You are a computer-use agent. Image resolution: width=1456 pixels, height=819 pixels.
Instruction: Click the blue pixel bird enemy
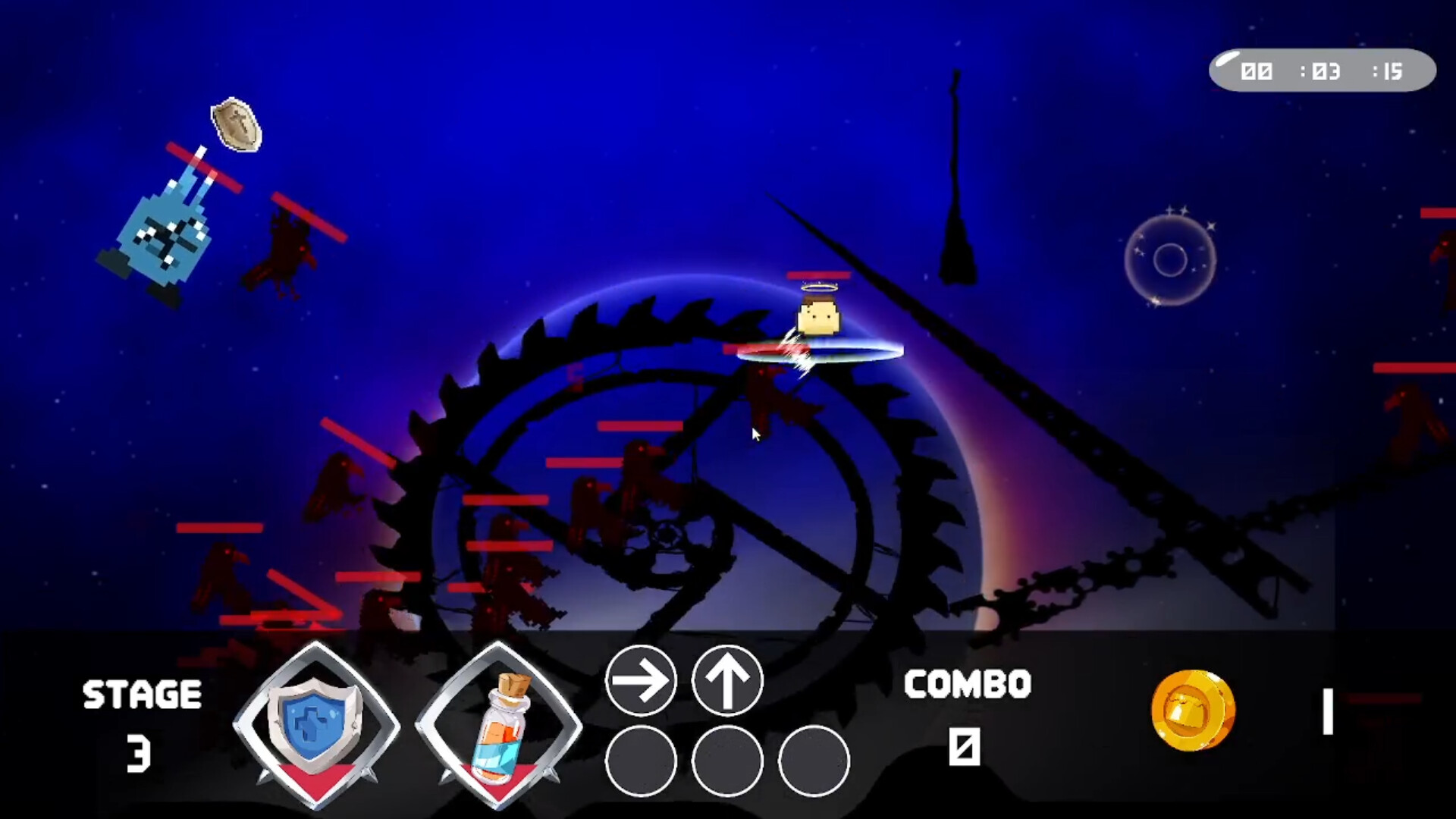coord(163,235)
